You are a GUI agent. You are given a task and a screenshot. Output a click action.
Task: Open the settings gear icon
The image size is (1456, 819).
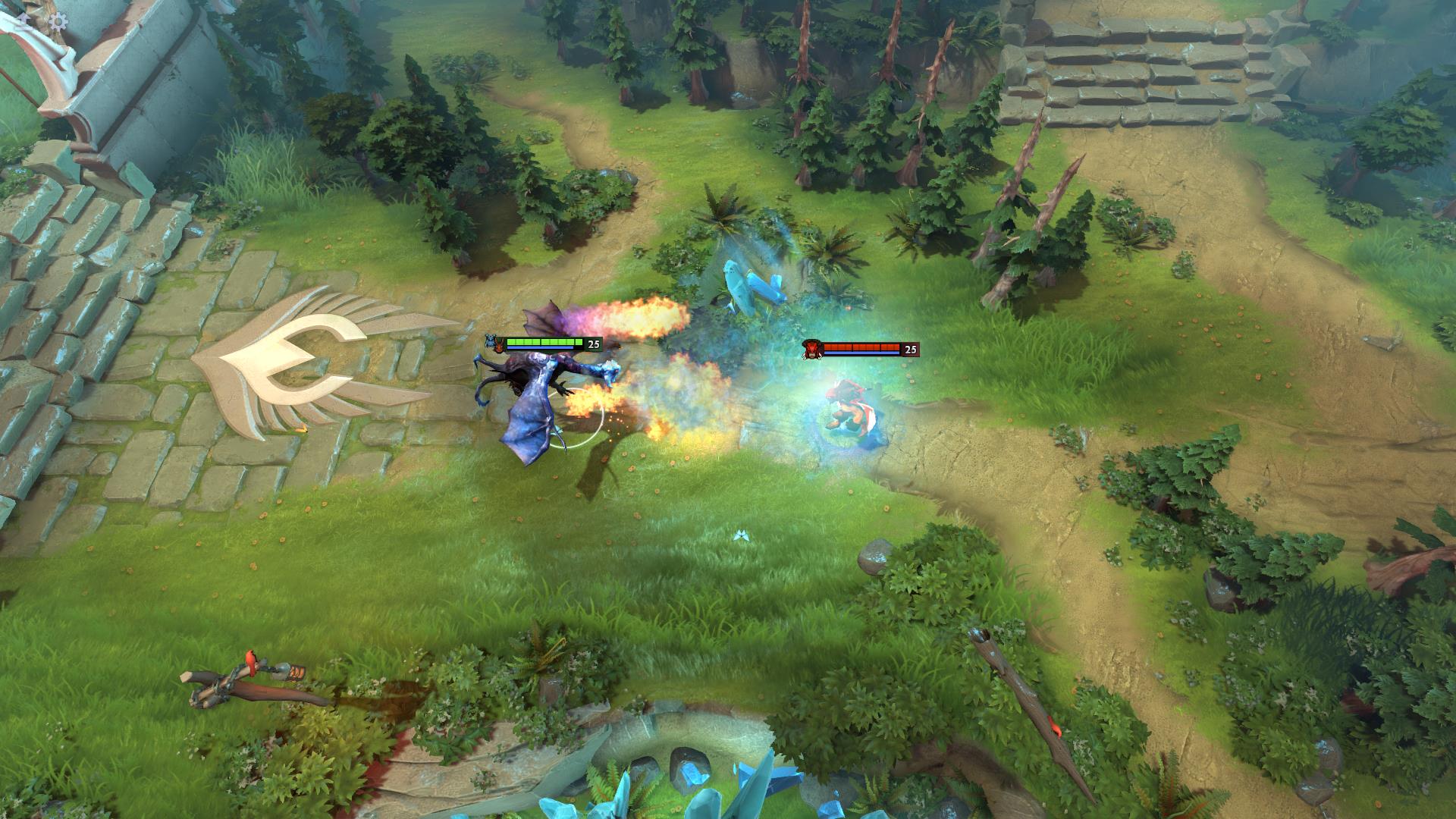(x=58, y=20)
